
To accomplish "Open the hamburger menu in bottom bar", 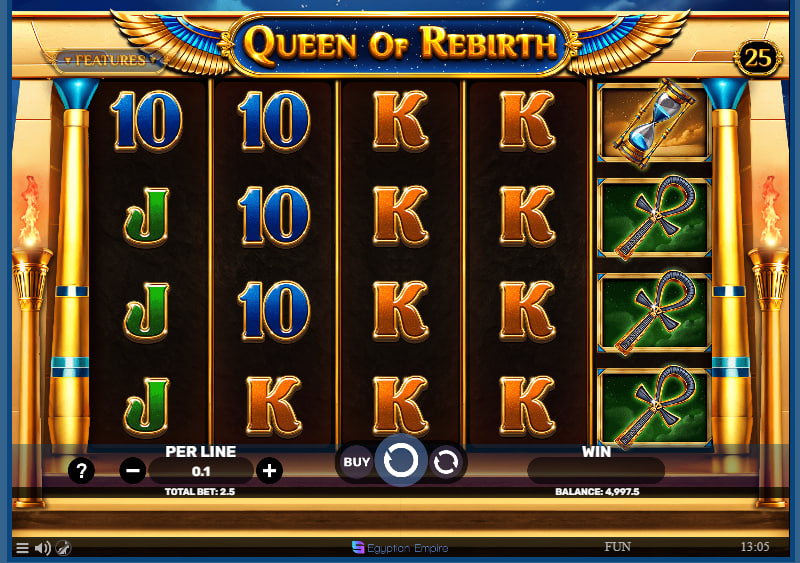I will pos(22,548).
